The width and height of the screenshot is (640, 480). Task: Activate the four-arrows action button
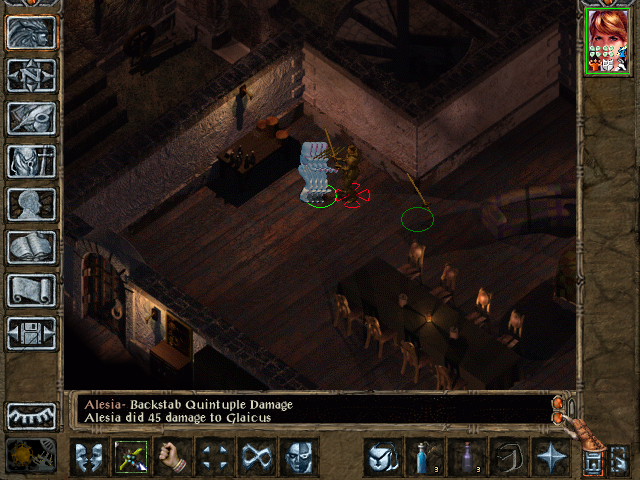point(215,458)
